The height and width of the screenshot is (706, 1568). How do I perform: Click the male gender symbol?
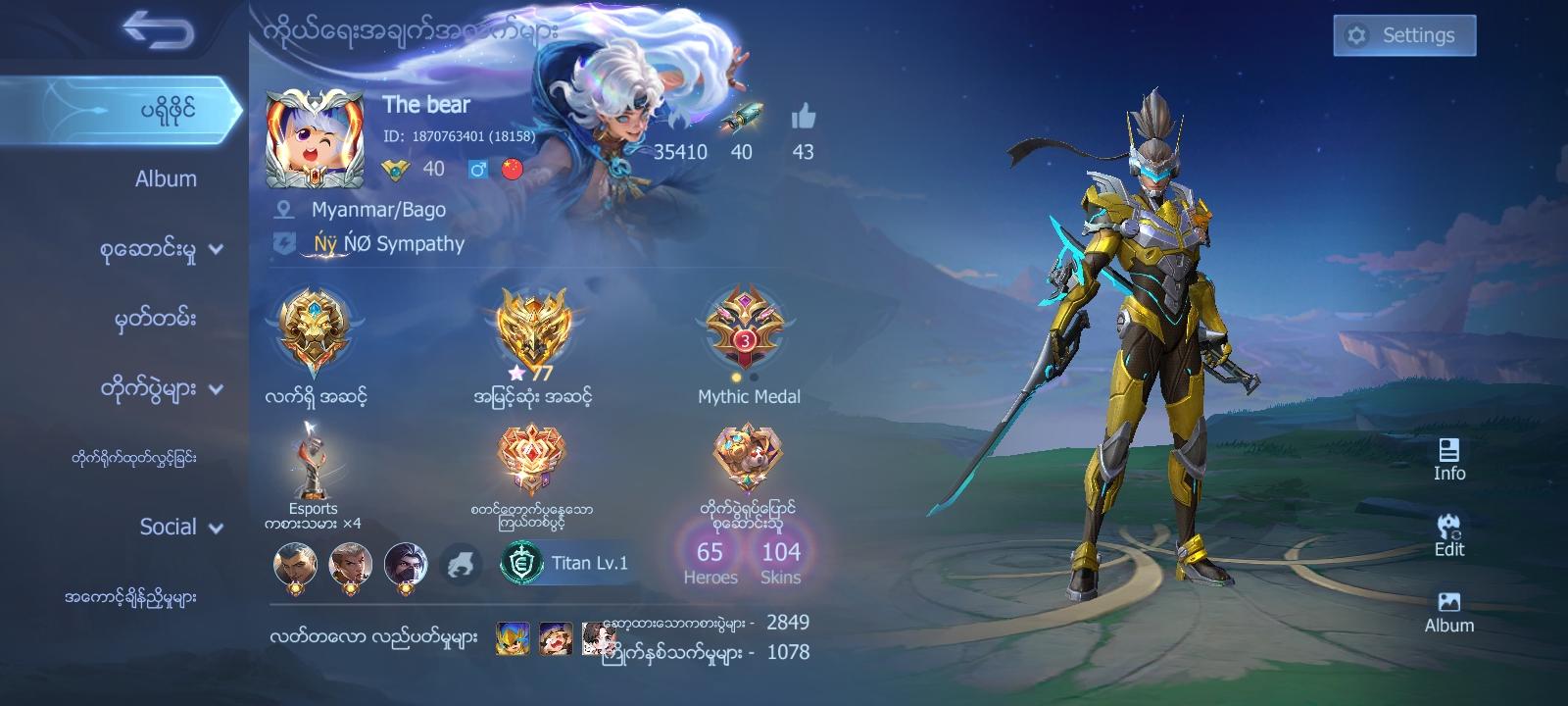pos(477,169)
